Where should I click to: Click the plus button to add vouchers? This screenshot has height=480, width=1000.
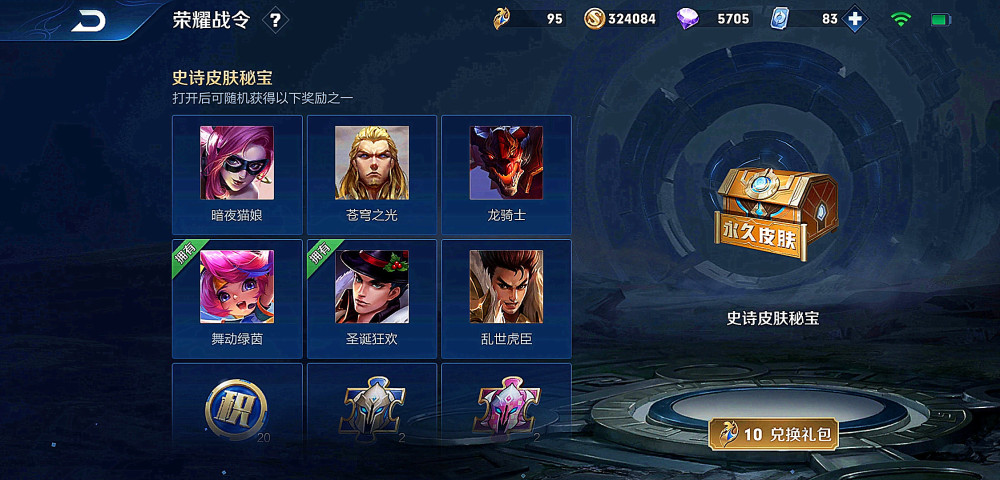point(855,19)
